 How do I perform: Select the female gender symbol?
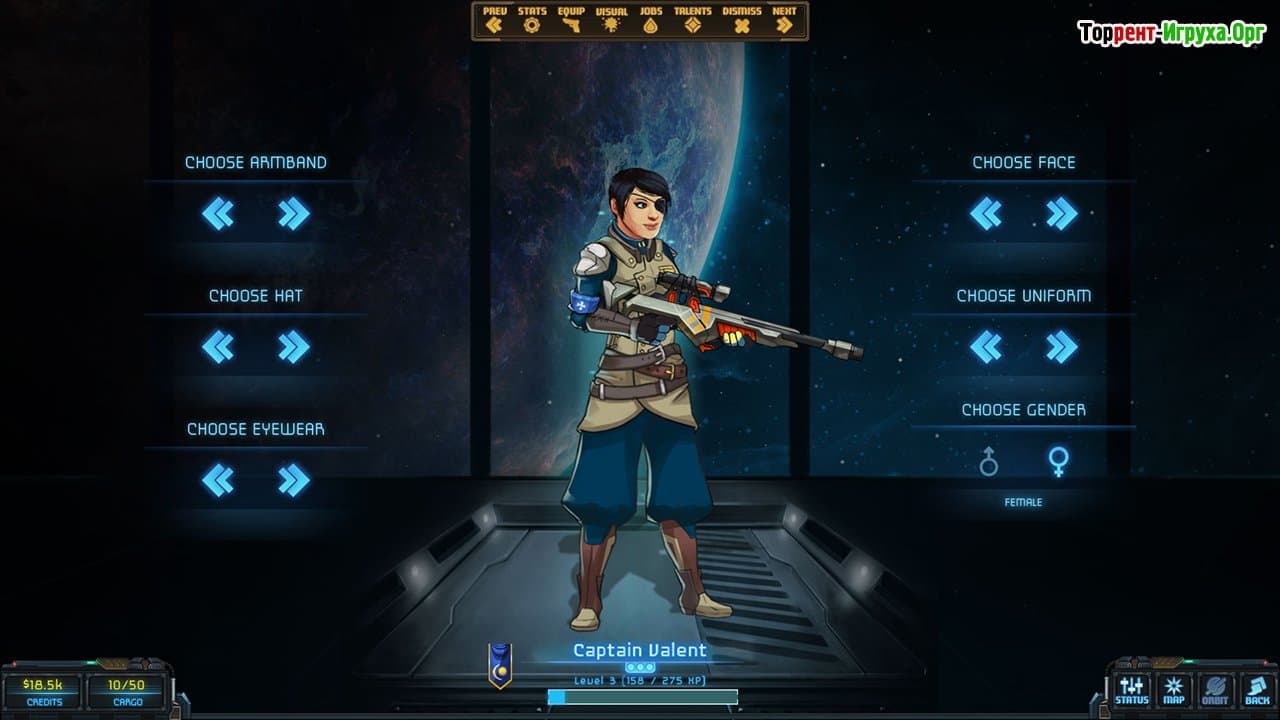[1058, 461]
